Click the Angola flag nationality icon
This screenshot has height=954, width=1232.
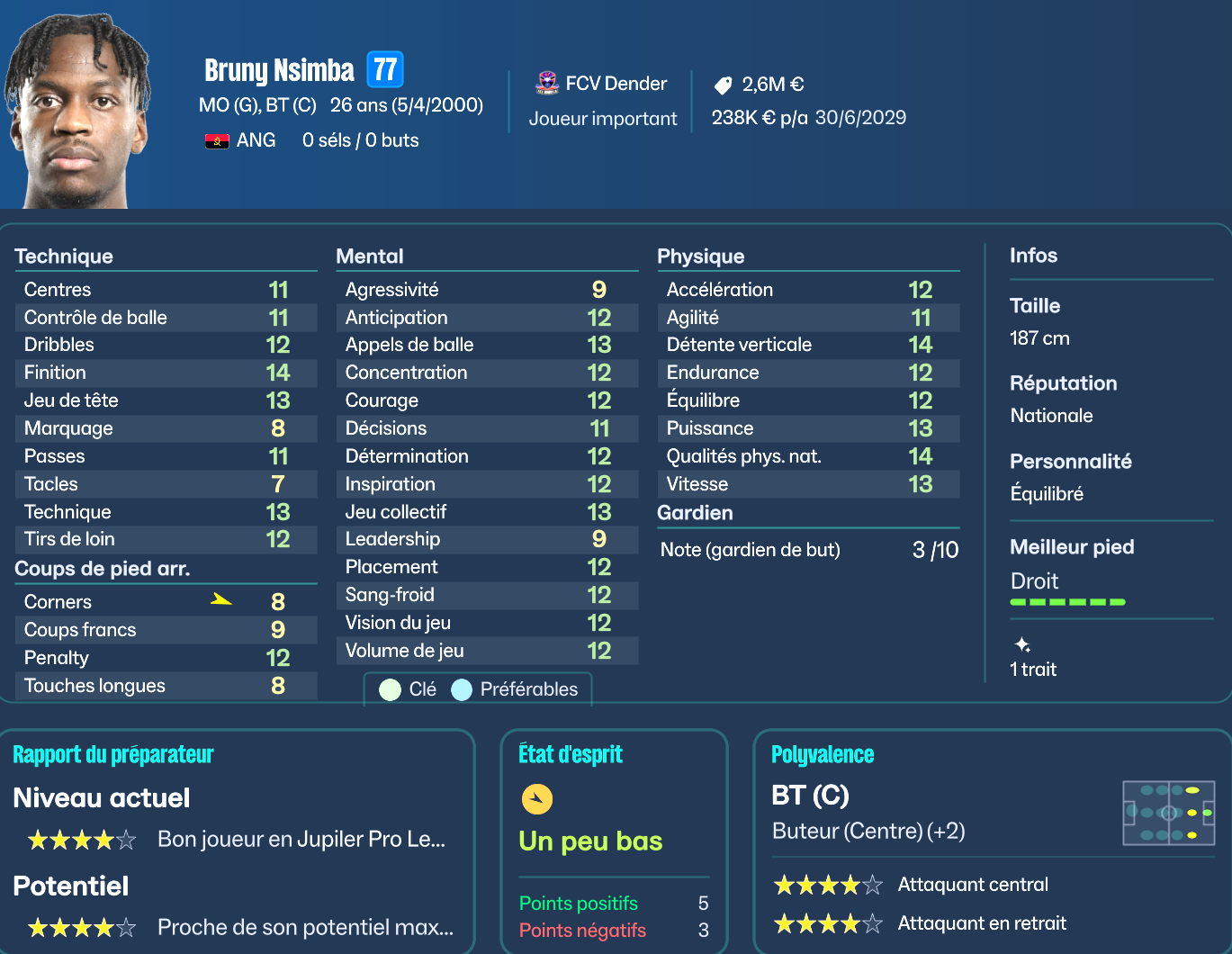pos(217,140)
